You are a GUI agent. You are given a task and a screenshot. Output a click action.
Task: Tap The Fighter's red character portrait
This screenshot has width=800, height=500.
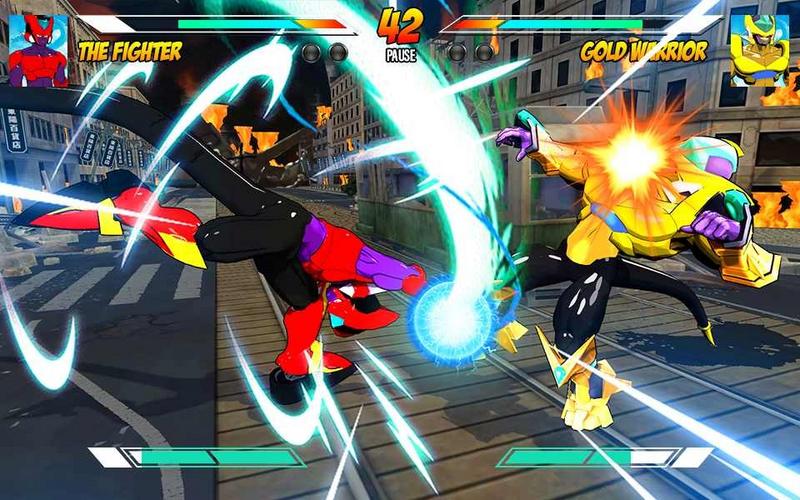[x=38, y=50]
